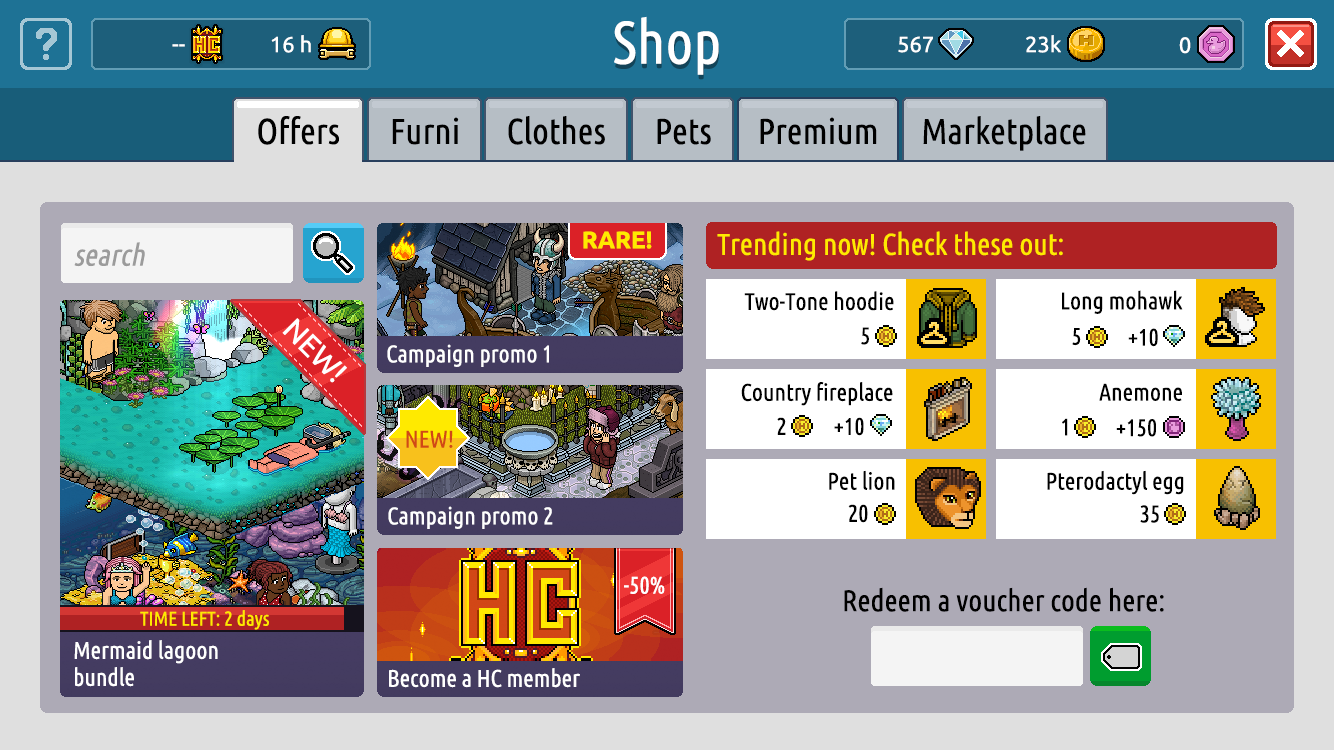Switch to the Marketplace tab

click(1004, 129)
